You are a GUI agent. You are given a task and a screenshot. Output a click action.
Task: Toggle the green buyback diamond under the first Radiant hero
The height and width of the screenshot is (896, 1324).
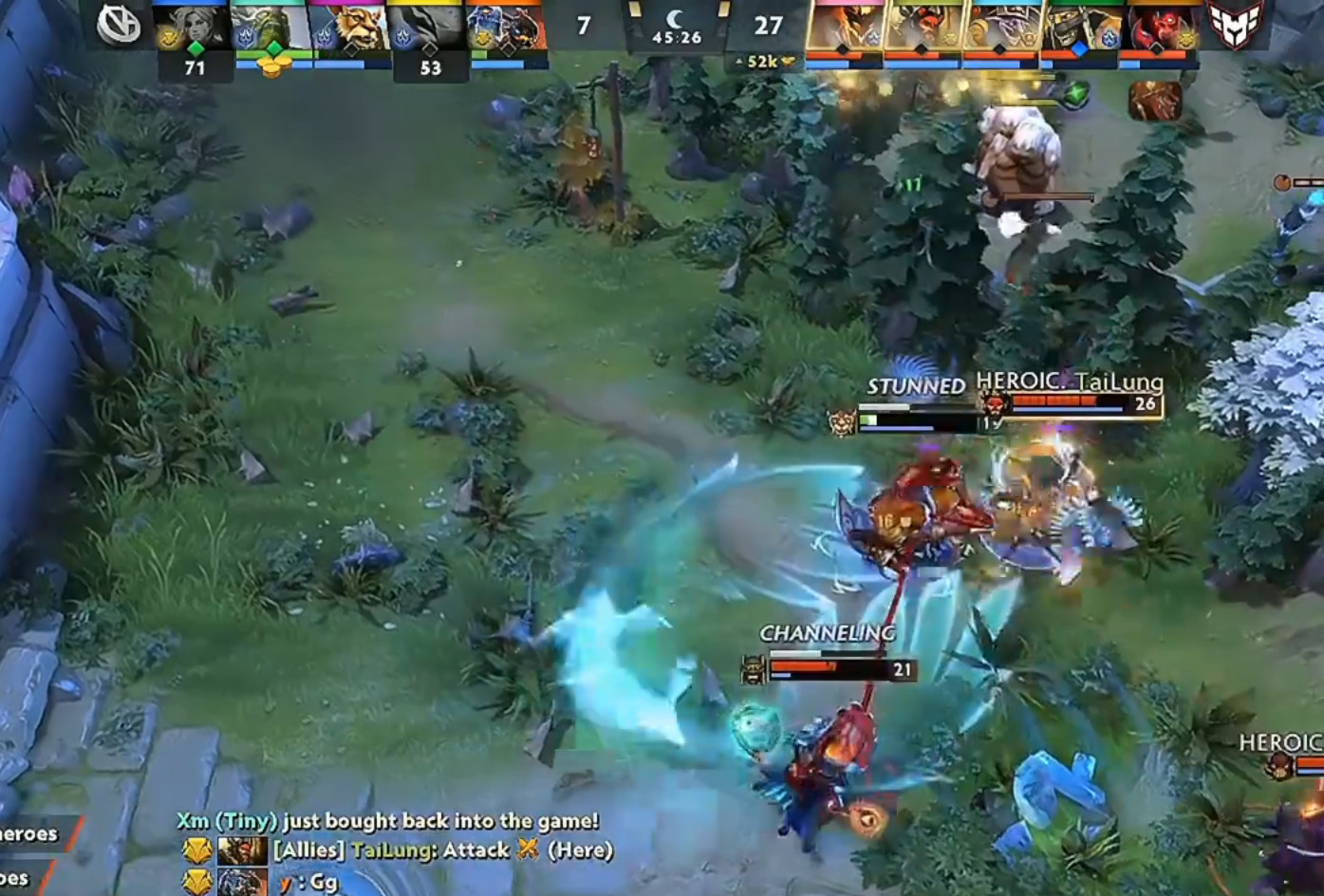pyautogui.click(x=196, y=47)
